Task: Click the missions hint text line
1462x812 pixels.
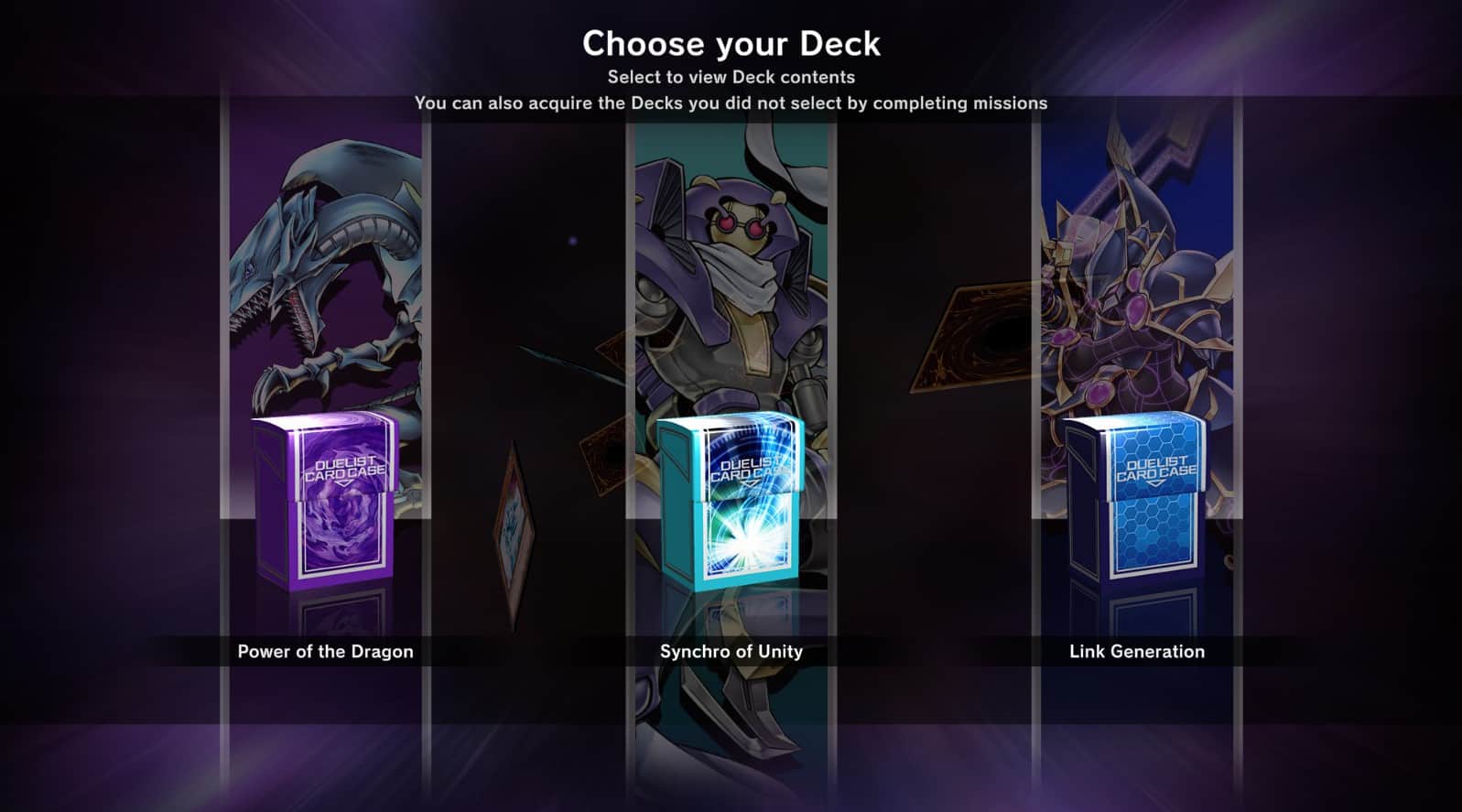Action: point(731,103)
